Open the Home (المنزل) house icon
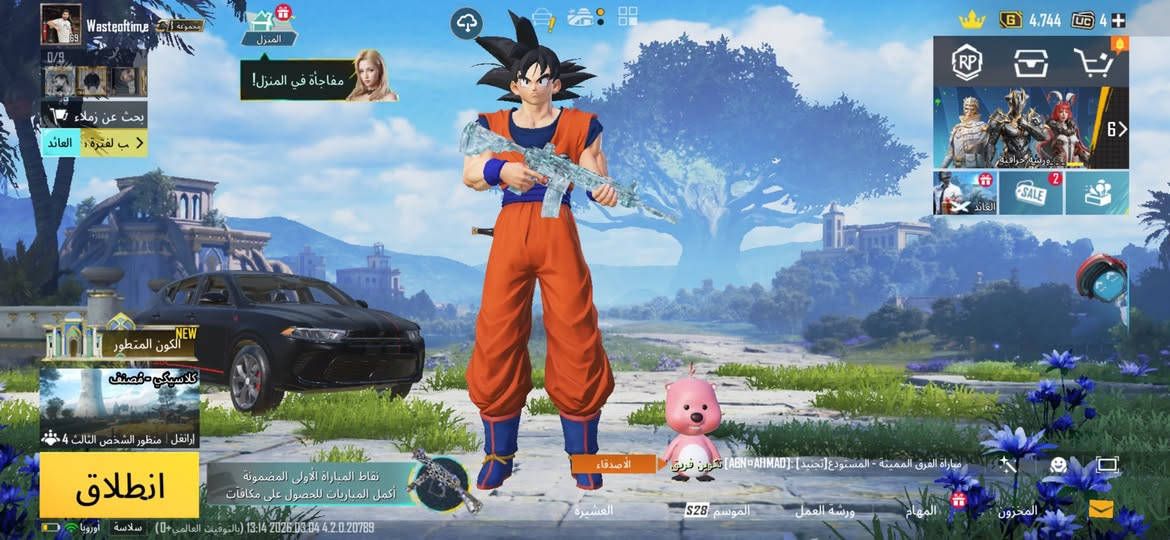The height and width of the screenshot is (540, 1170). [262, 23]
